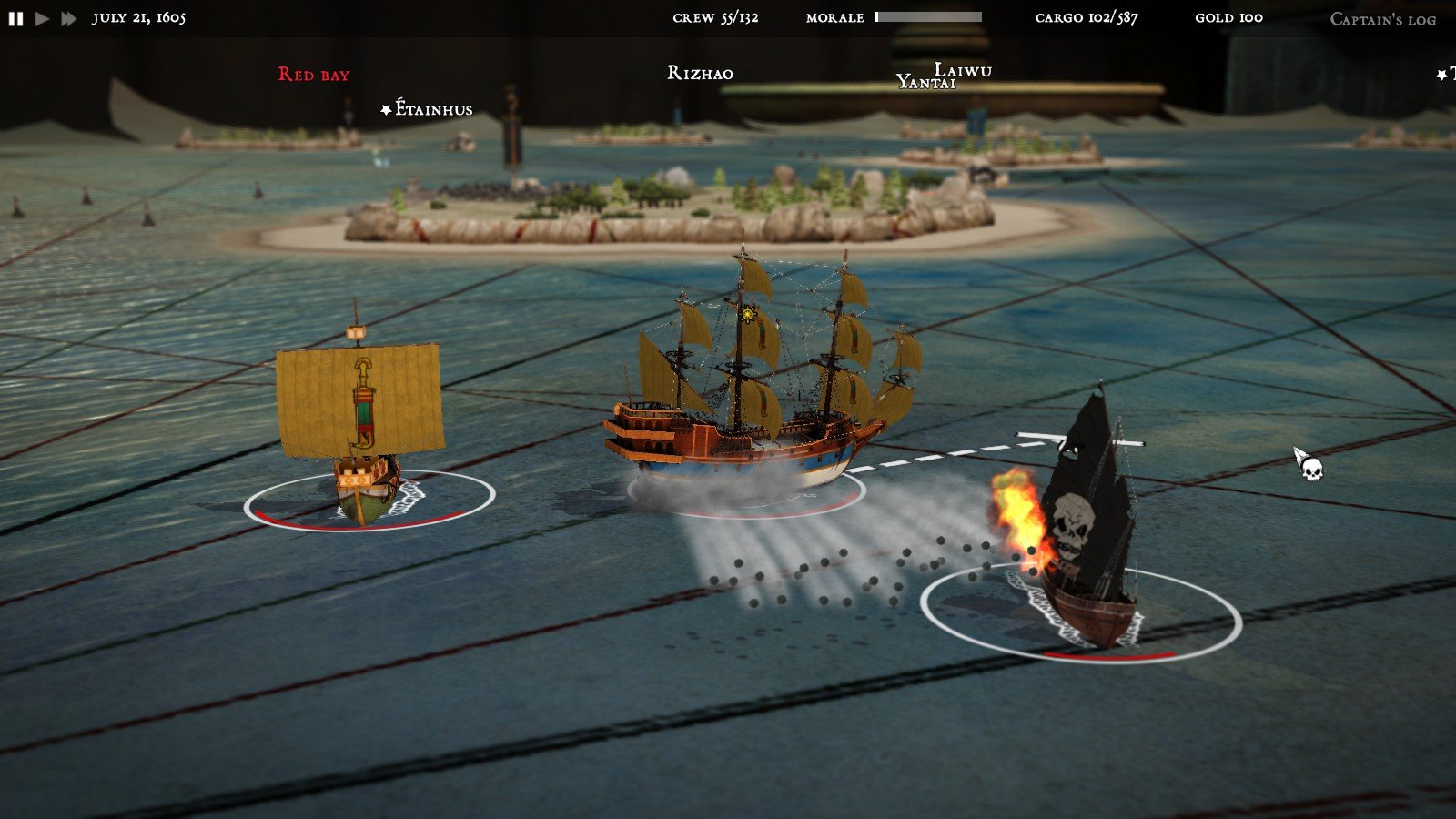Activate the fast-forward speed button
The height and width of the screenshot is (819, 1456).
click(68, 18)
